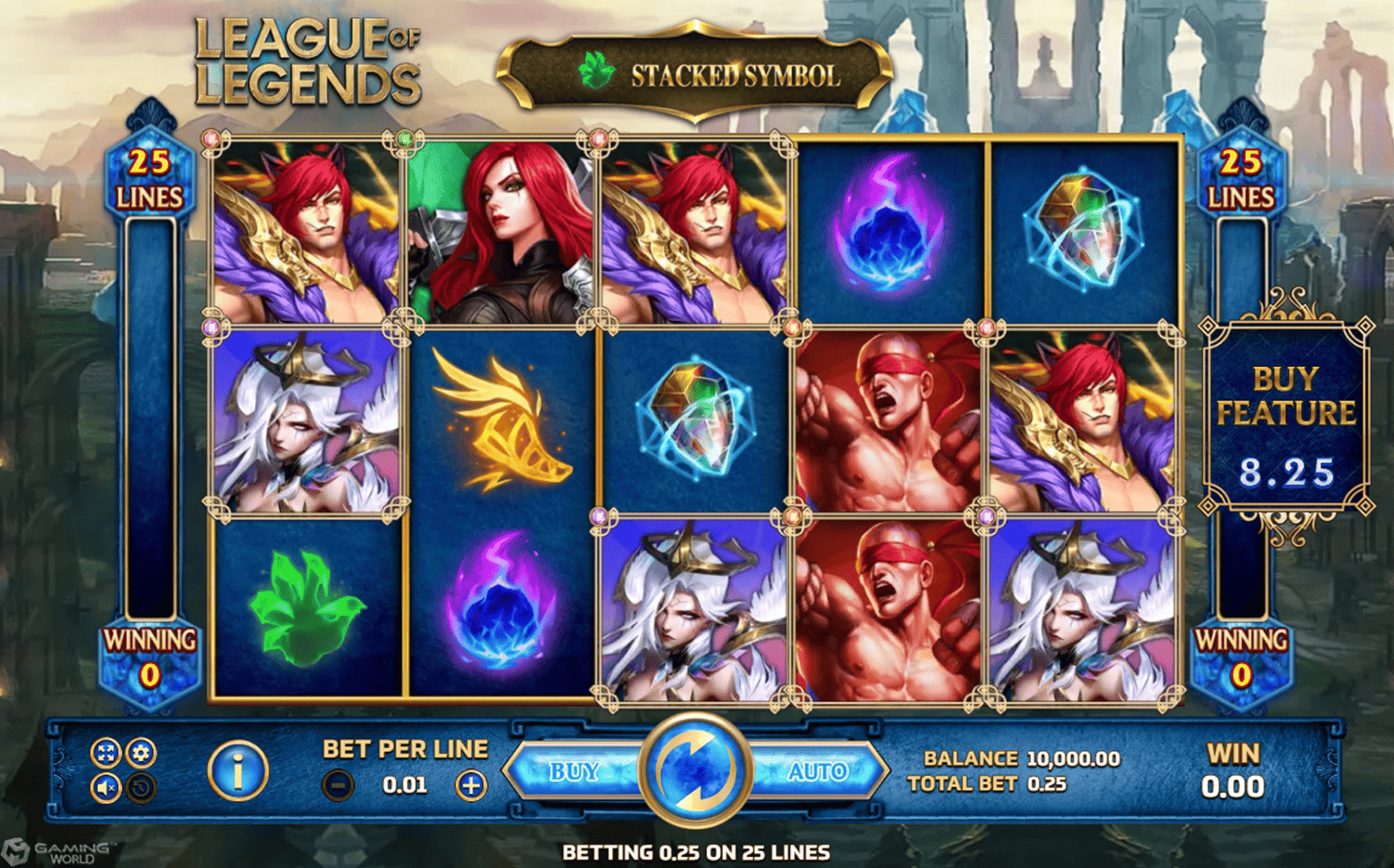The width and height of the screenshot is (1394, 868).
Task: Toggle sound off with the speaker icon
Action: click(103, 787)
